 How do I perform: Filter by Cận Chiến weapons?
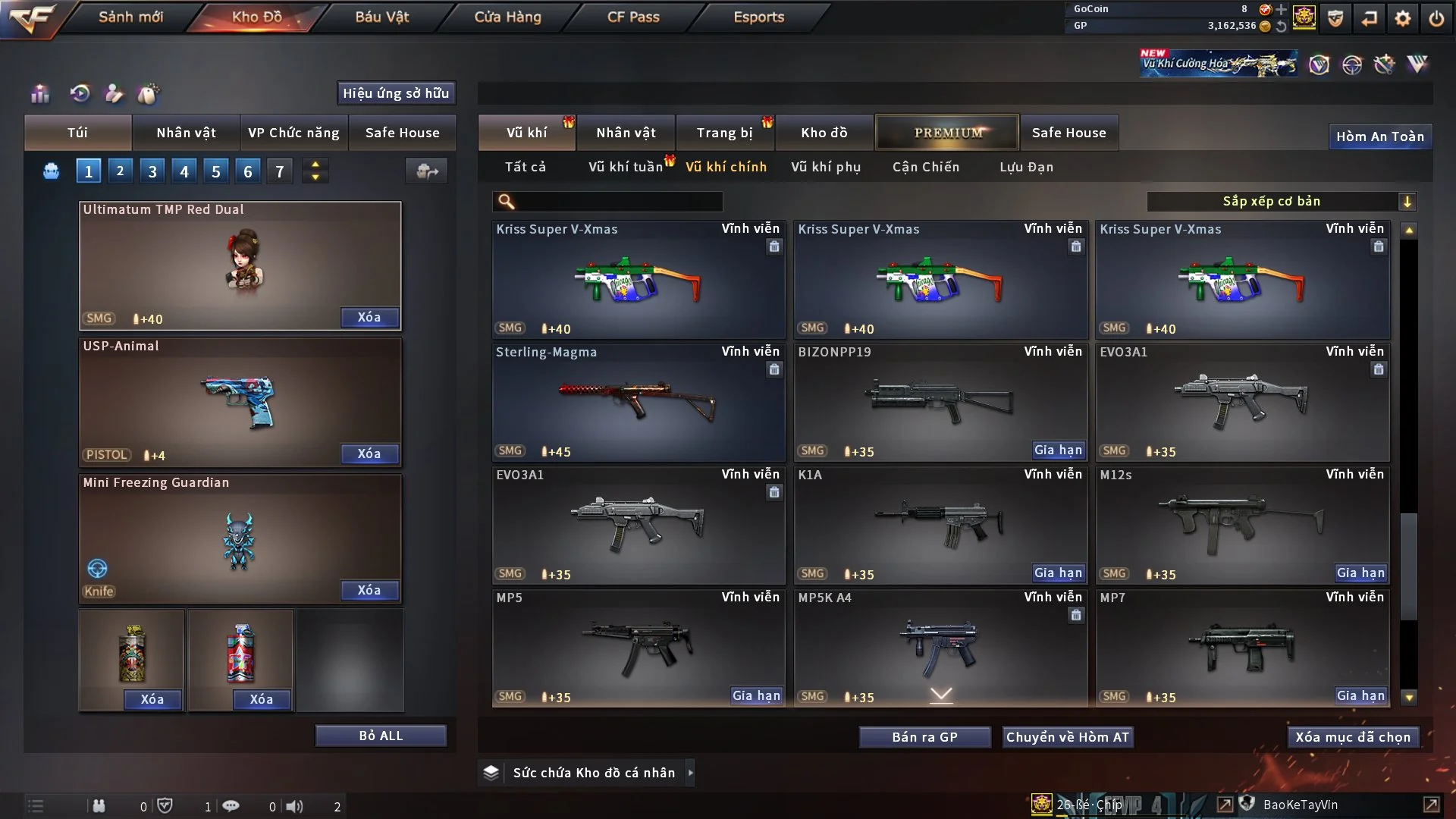tap(925, 167)
